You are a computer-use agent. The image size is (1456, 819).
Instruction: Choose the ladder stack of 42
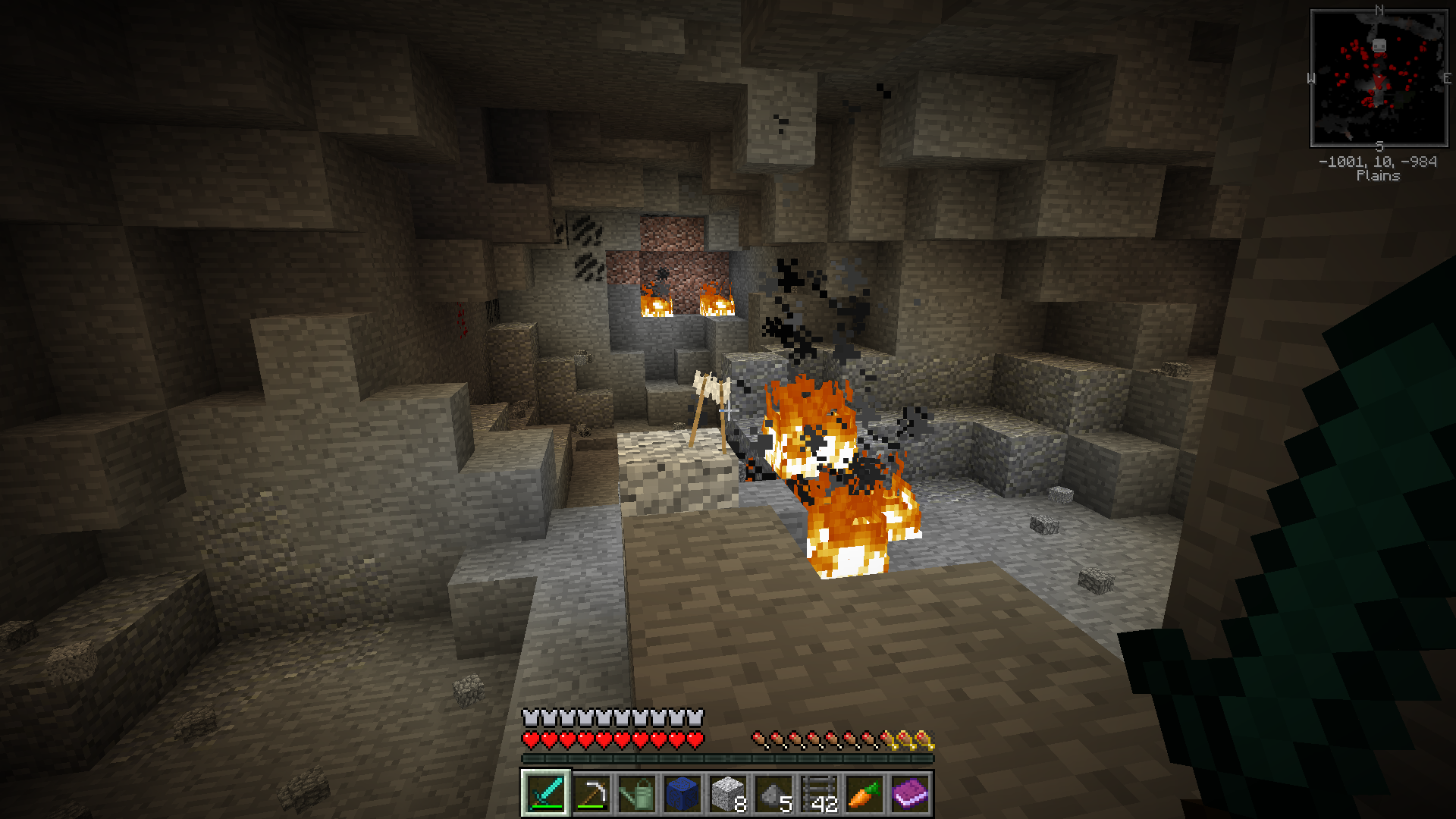click(819, 794)
